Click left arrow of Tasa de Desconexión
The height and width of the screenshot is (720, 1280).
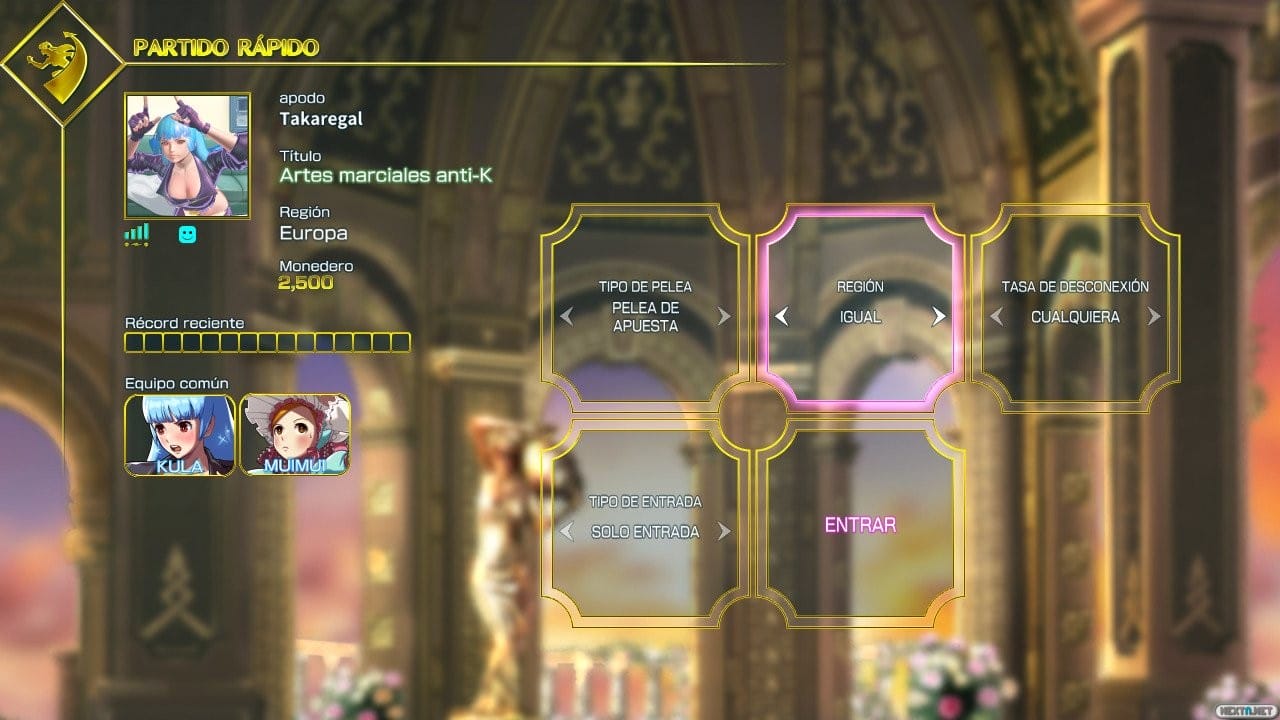tap(996, 317)
